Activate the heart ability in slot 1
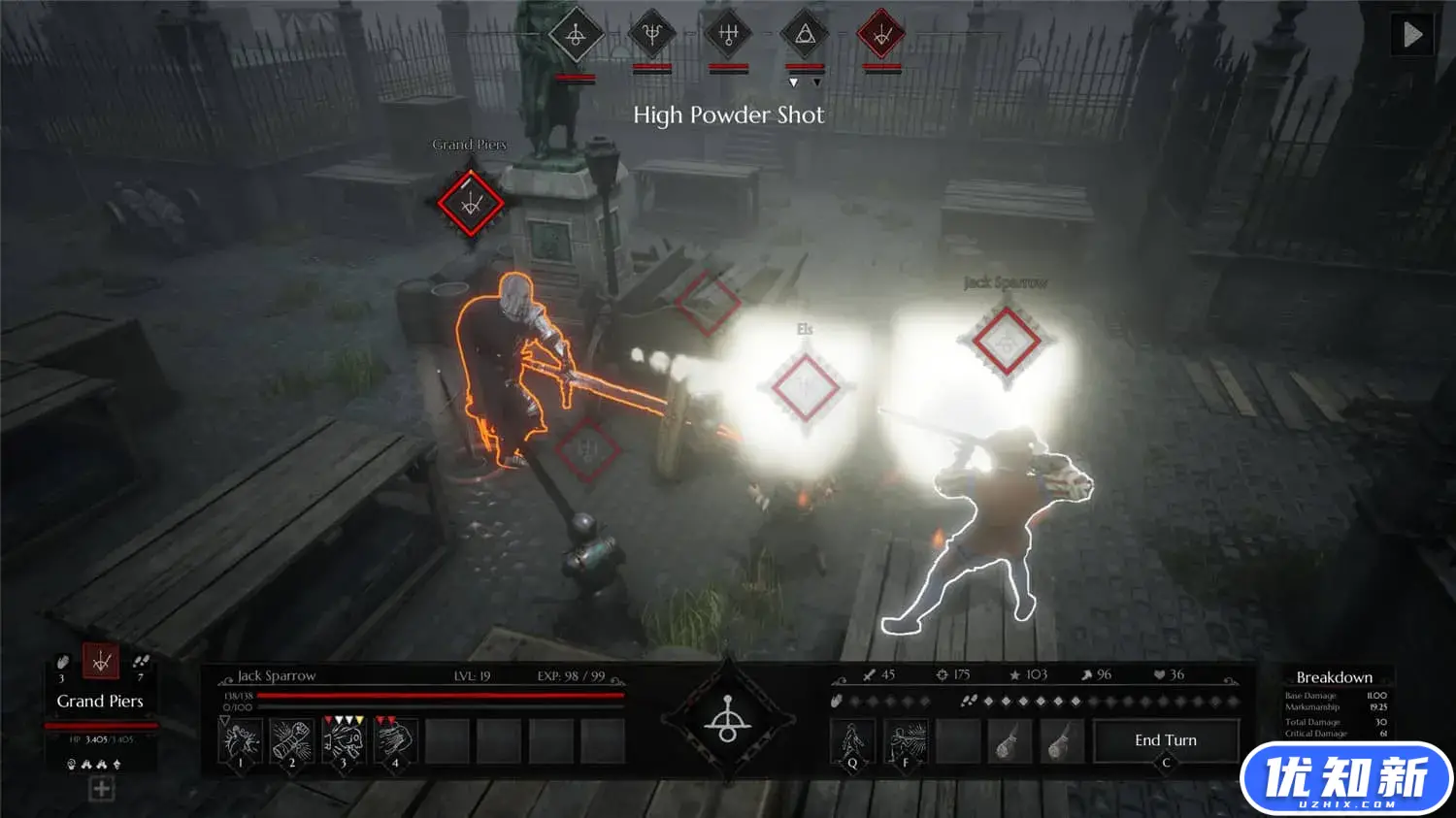Image resolution: width=1456 pixels, height=818 pixels. 240,742
